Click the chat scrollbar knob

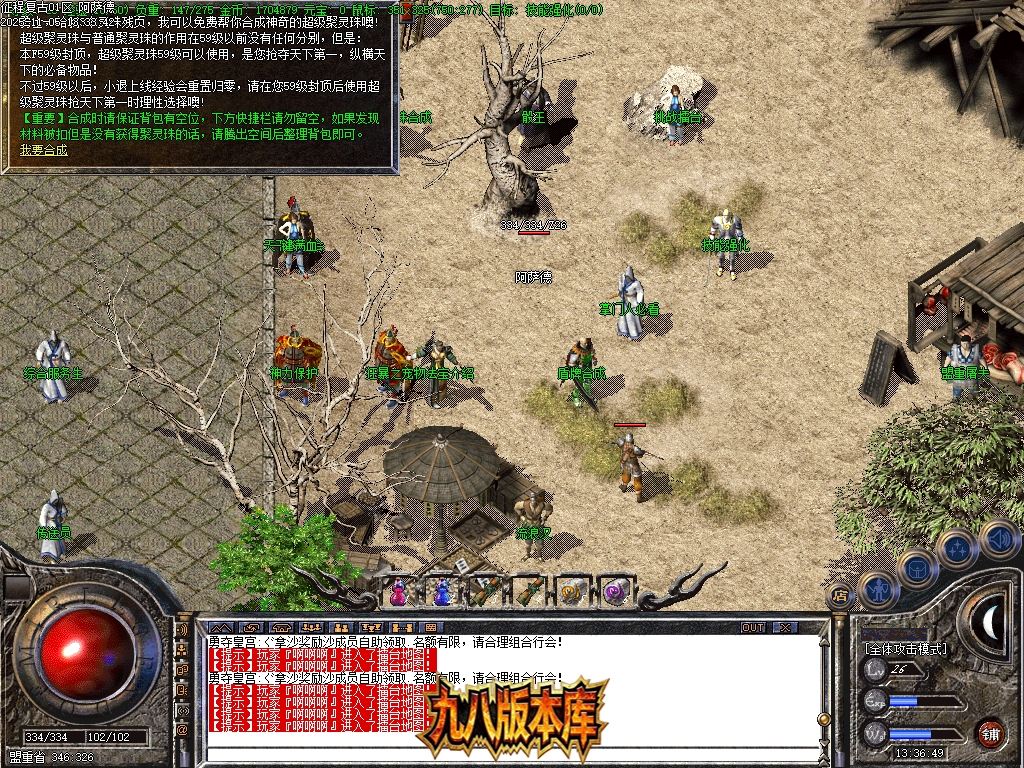tap(823, 718)
